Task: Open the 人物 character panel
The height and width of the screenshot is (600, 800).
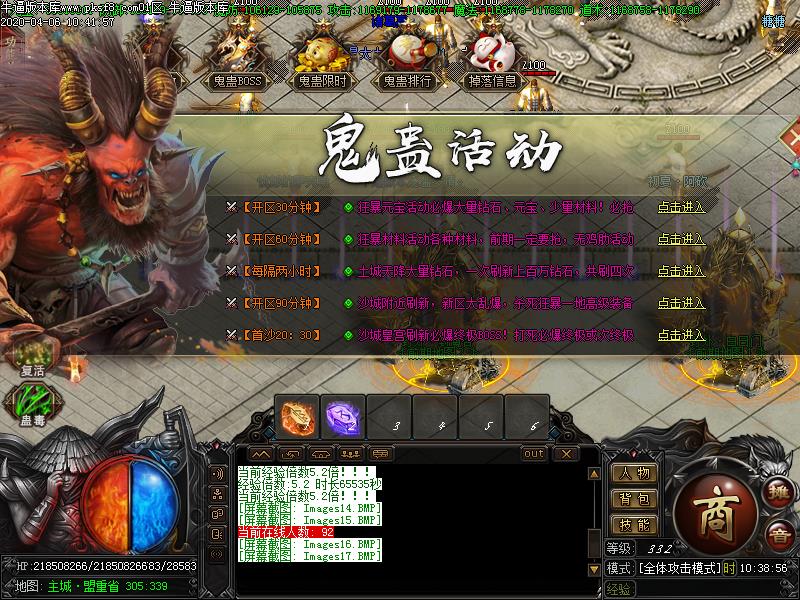Action: tap(634, 473)
